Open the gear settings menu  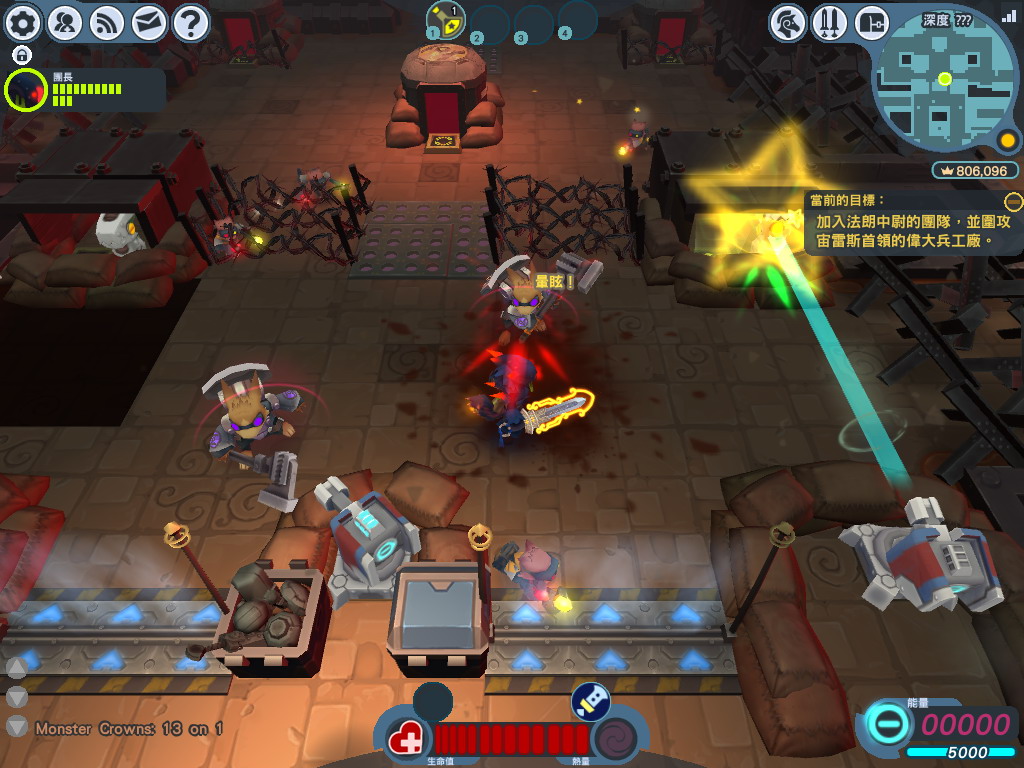coord(23,21)
